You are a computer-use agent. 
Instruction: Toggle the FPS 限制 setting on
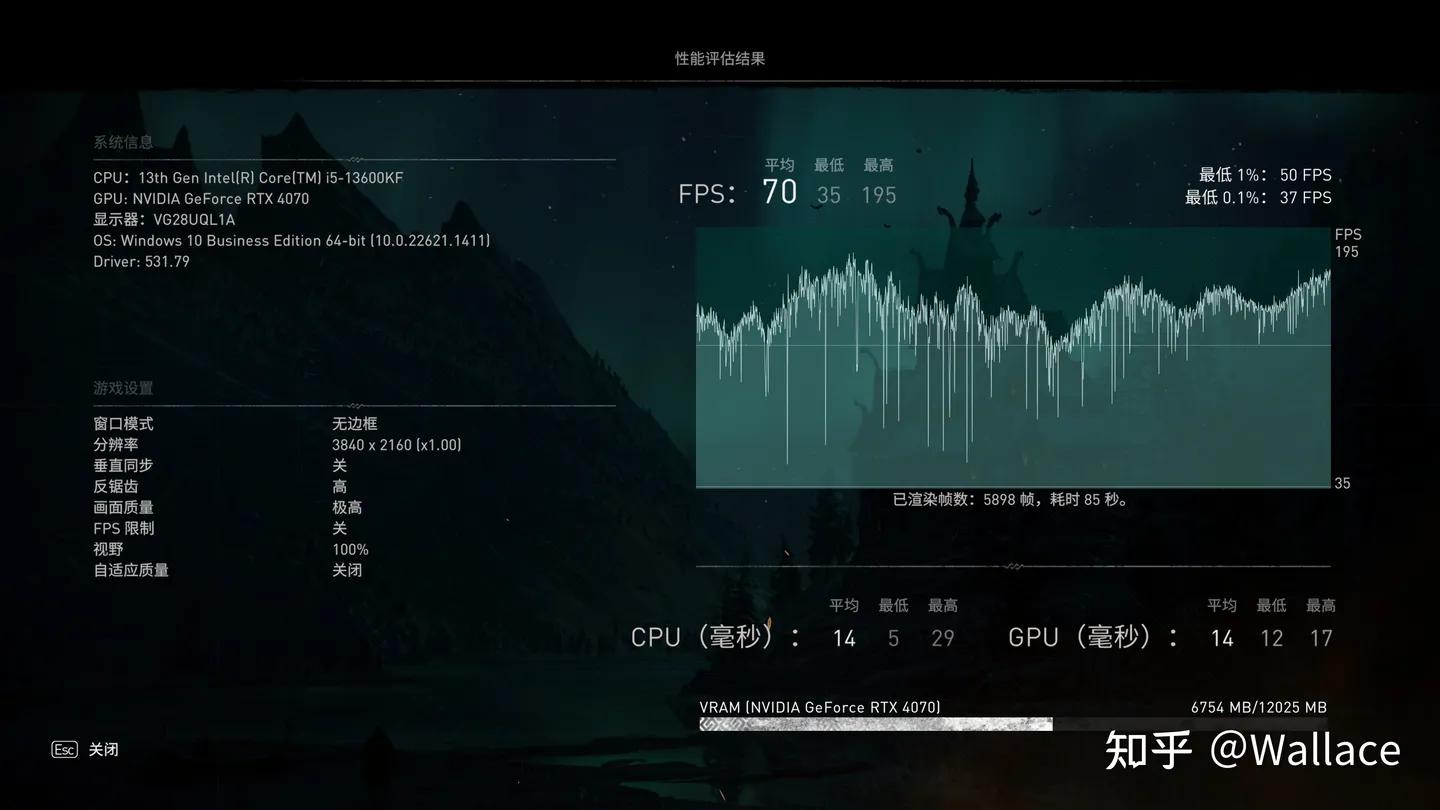339,528
